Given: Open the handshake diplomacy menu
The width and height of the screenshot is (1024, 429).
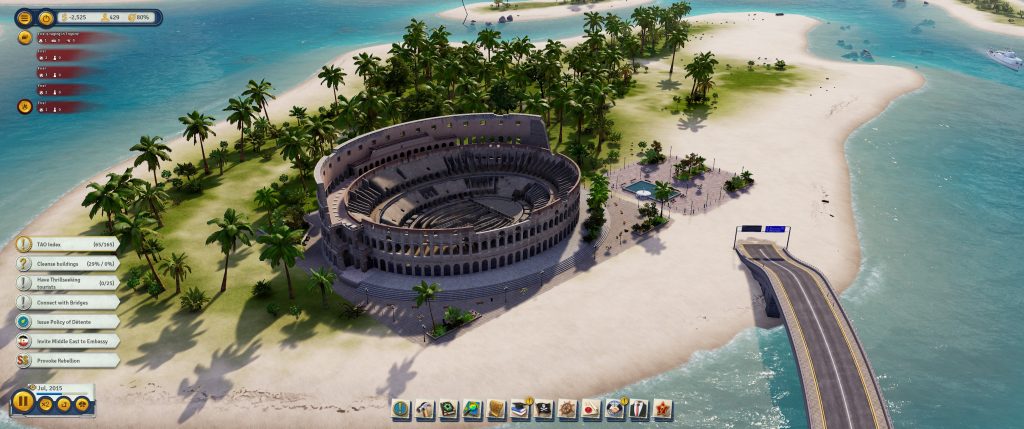Looking at the screenshot, I should point(613,409).
